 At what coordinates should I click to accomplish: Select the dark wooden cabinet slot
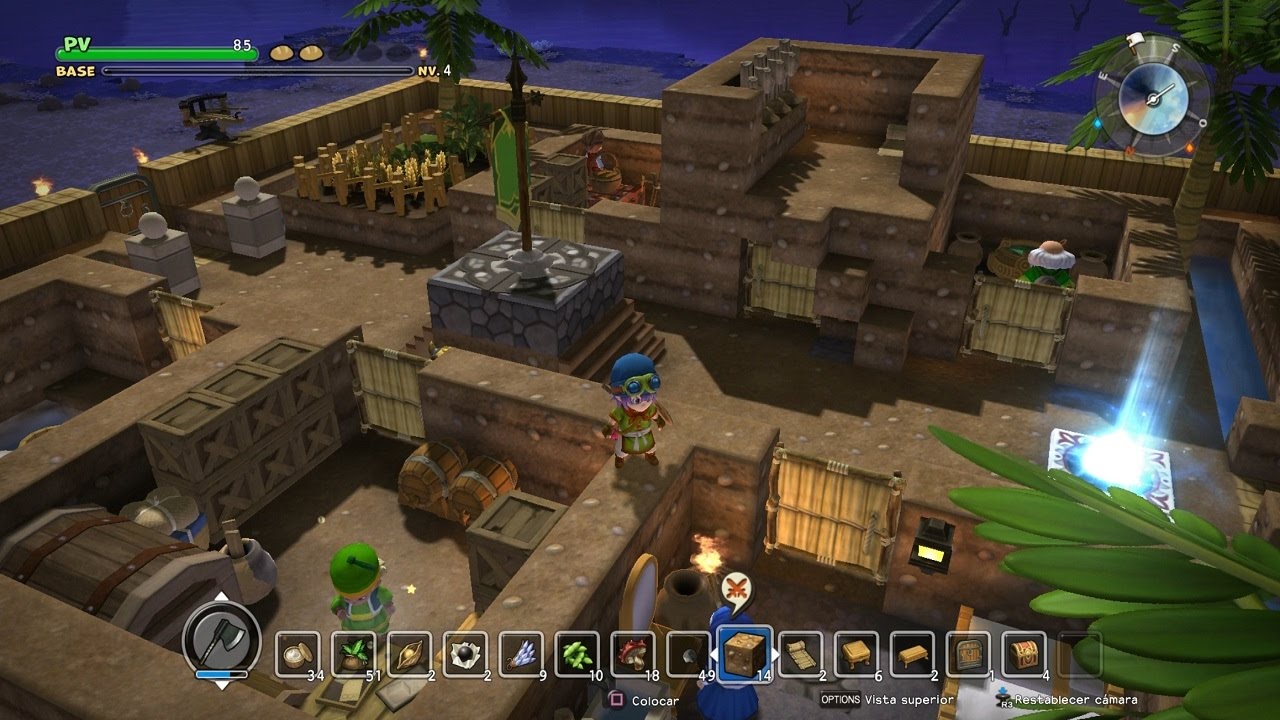(x=969, y=655)
